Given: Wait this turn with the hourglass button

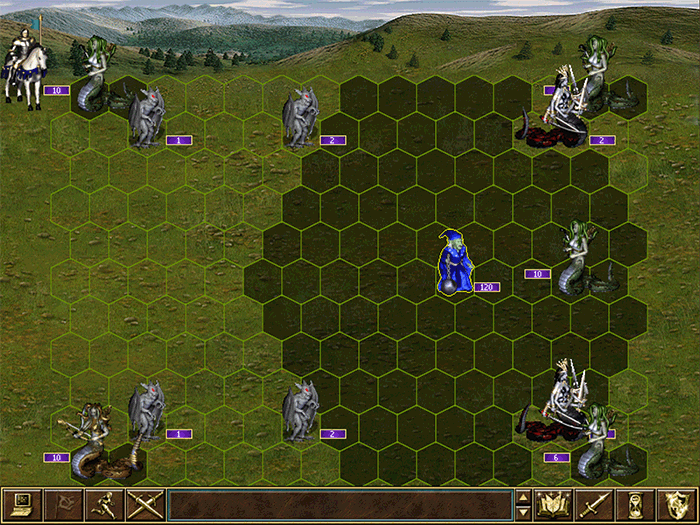Looking at the screenshot, I should [635, 504].
